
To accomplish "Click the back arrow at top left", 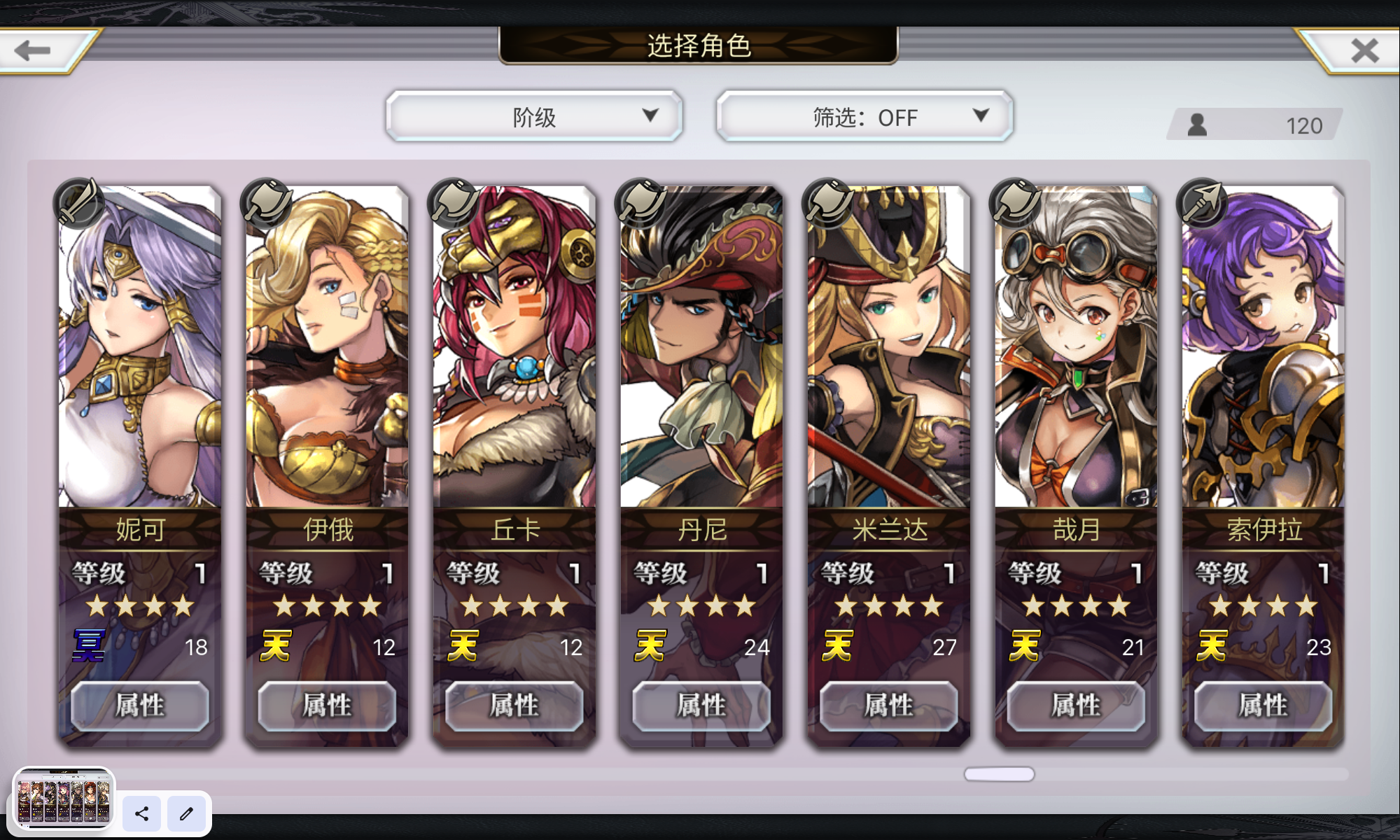I will pyautogui.click(x=33, y=49).
